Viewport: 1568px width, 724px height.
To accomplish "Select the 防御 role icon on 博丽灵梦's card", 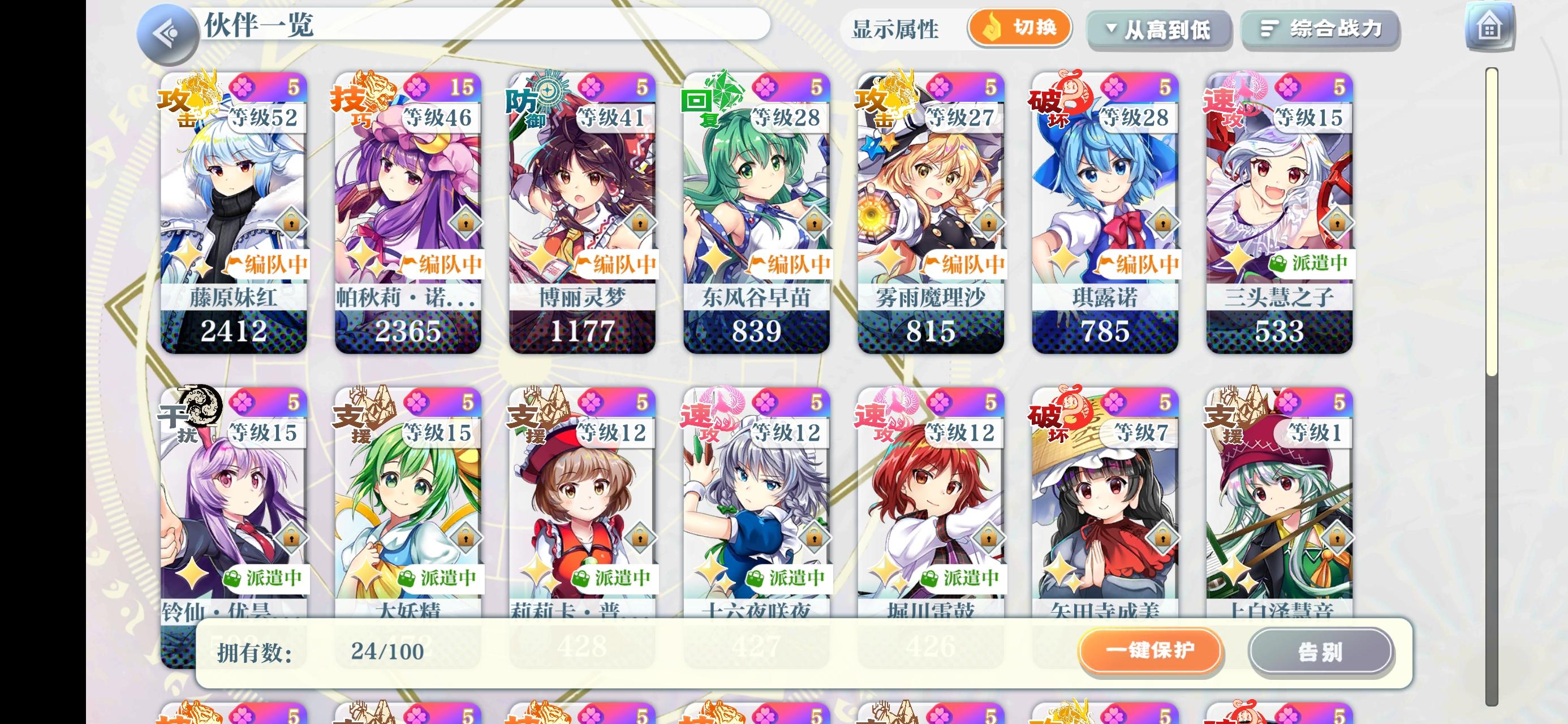I will 529,105.
